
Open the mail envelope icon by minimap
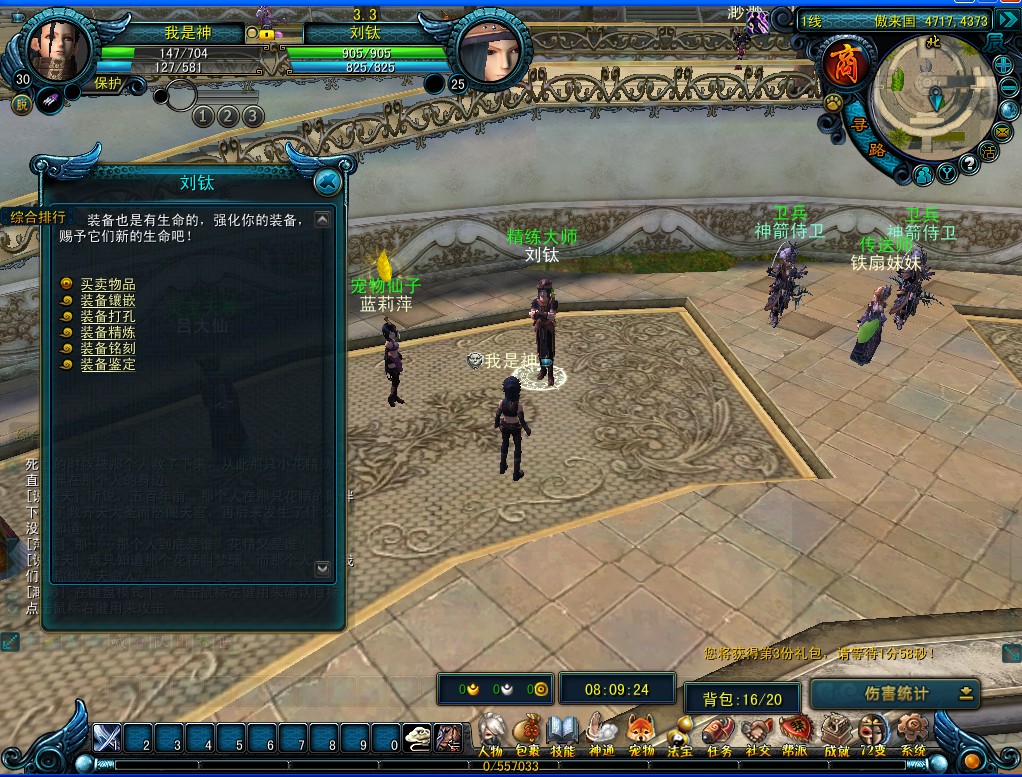[x=1003, y=131]
